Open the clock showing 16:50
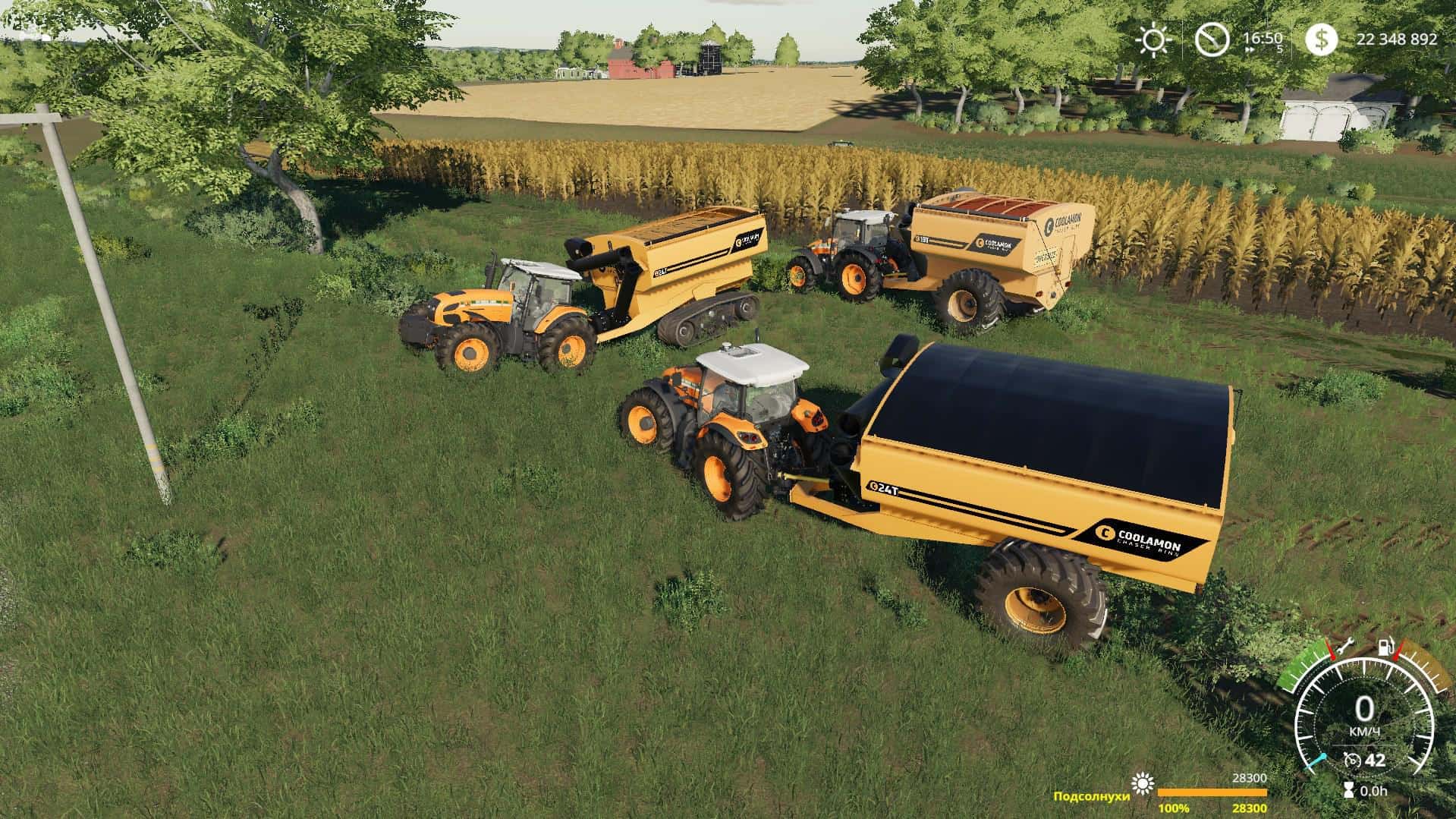 [x=1263, y=38]
